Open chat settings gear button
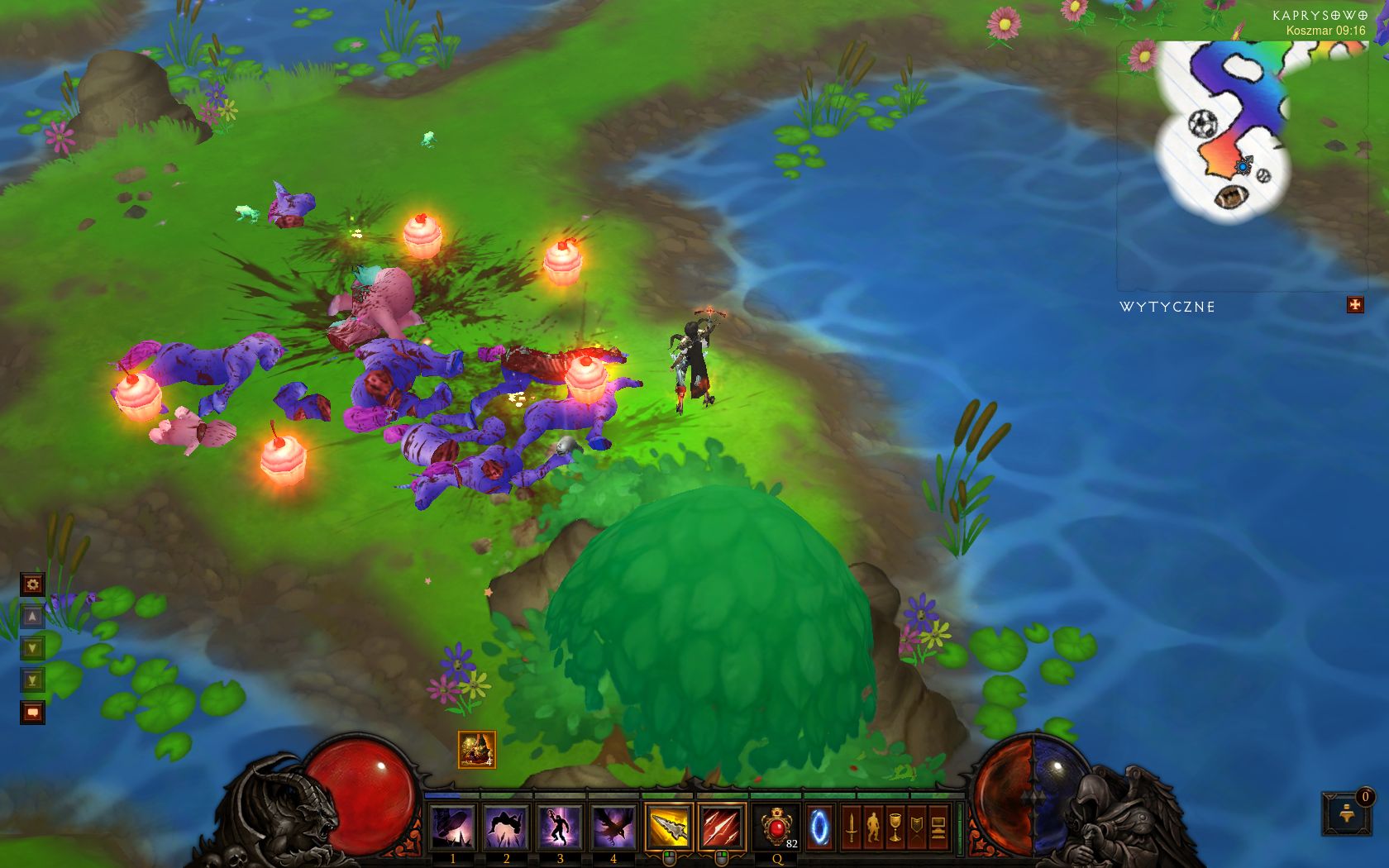This screenshot has height=868, width=1389. [32, 584]
